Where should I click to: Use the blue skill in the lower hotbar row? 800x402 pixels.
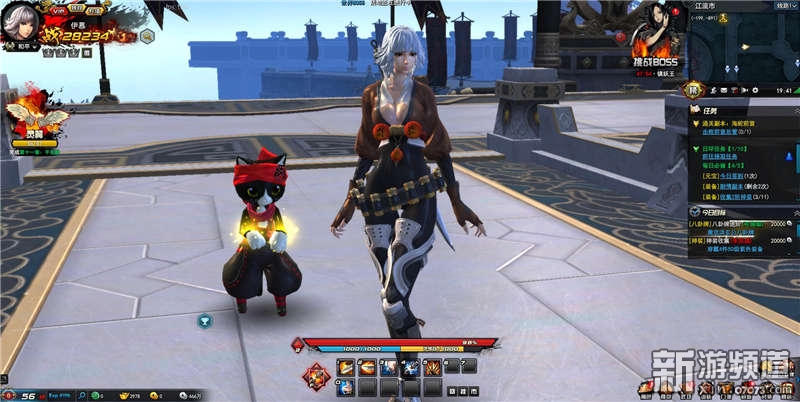pyautogui.click(x=345, y=386)
